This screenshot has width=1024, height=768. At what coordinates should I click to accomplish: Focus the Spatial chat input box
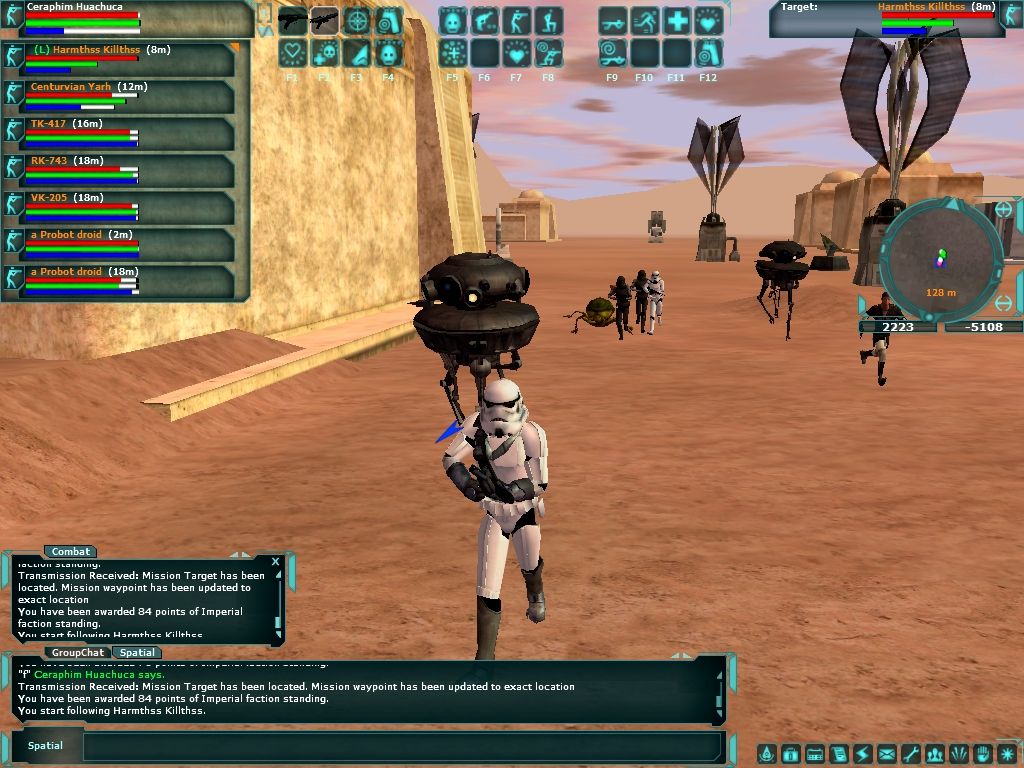(x=400, y=746)
